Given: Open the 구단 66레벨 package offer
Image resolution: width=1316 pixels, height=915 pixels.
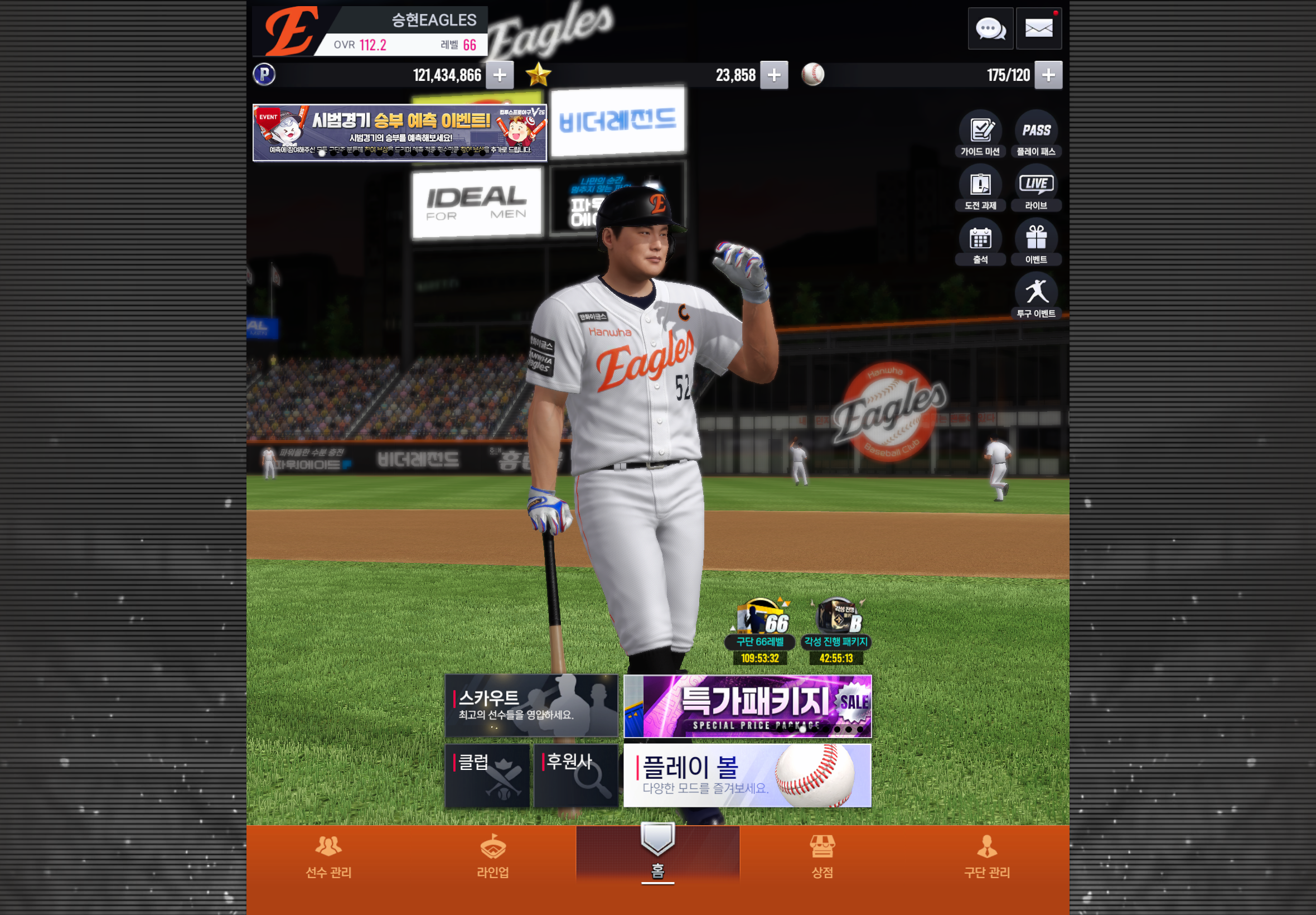Looking at the screenshot, I should point(760,630).
